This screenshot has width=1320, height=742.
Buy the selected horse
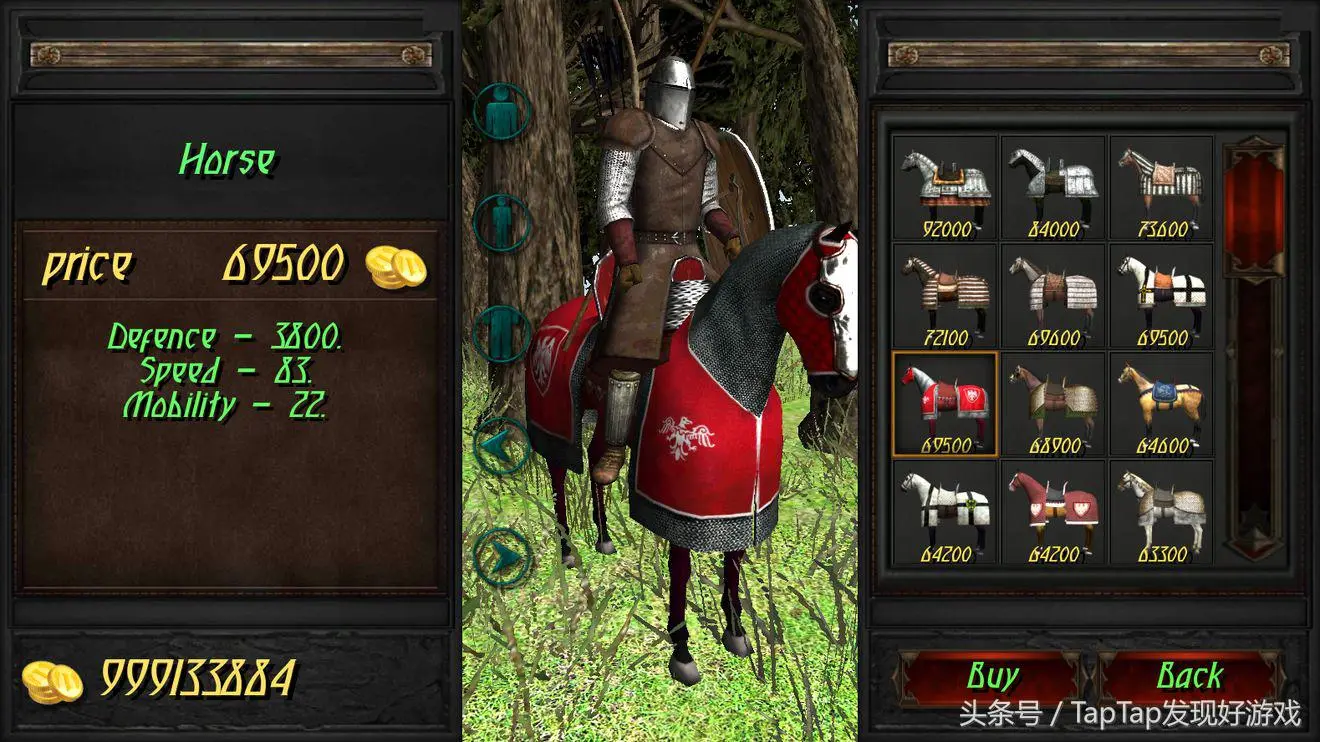coord(991,677)
